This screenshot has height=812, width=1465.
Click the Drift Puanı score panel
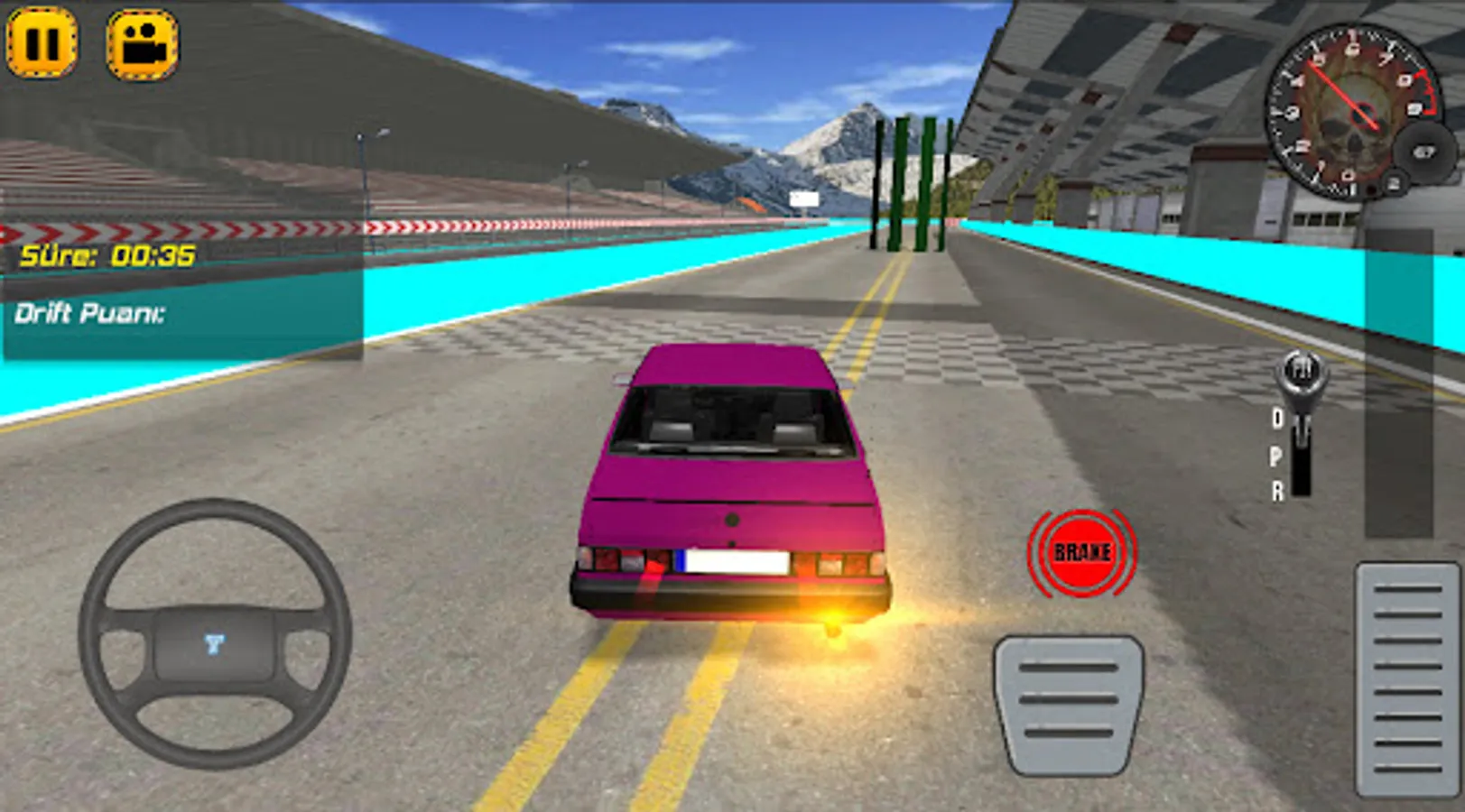coord(90,315)
